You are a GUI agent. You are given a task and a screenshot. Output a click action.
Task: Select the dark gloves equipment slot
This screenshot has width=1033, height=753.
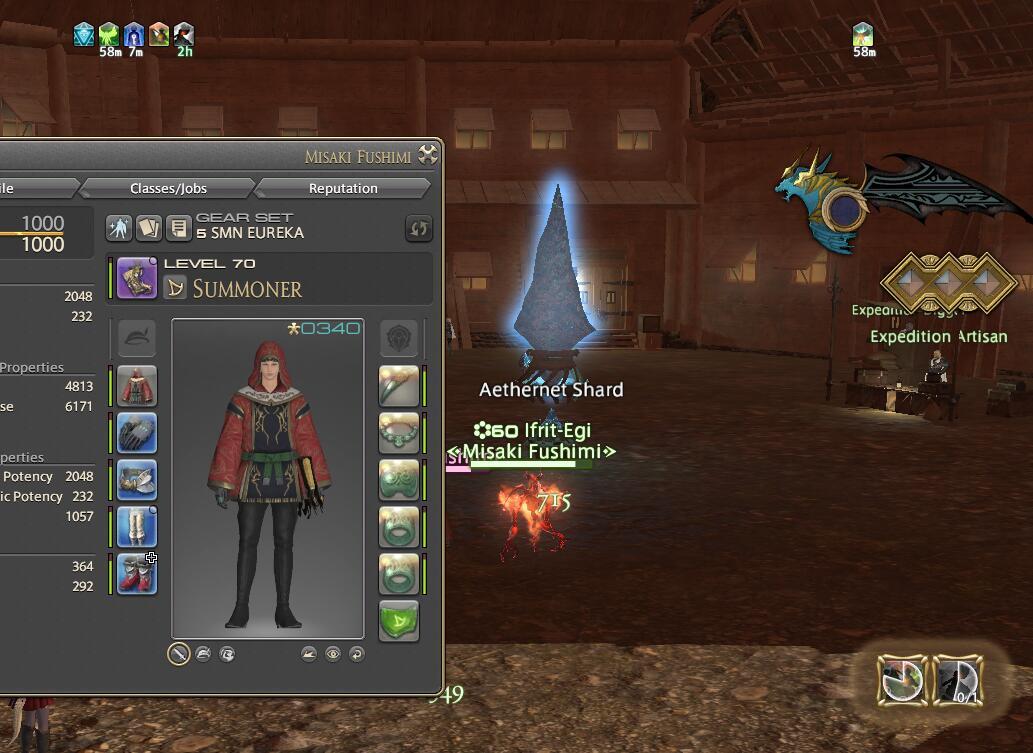[137, 433]
